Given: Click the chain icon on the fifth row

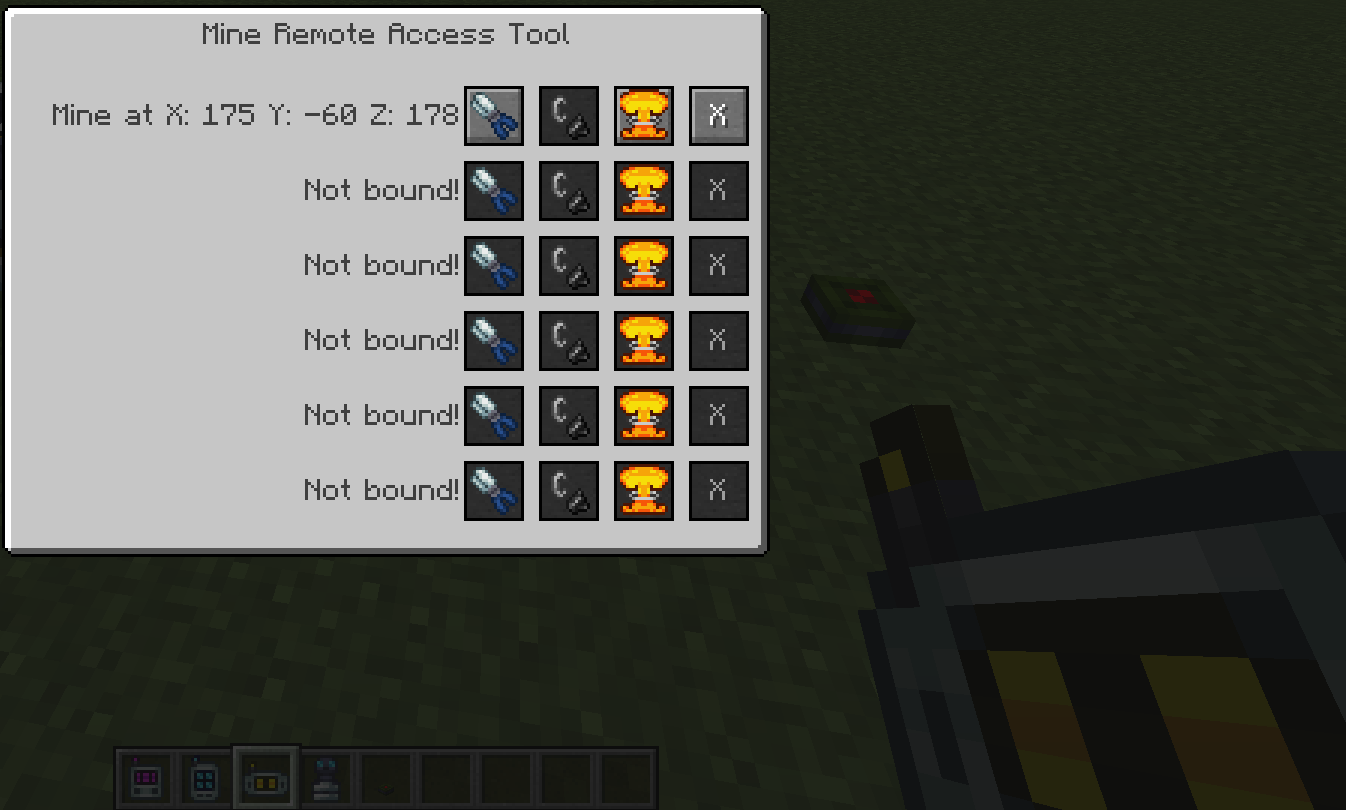Looking at the screenshot, I should [569, 416].
